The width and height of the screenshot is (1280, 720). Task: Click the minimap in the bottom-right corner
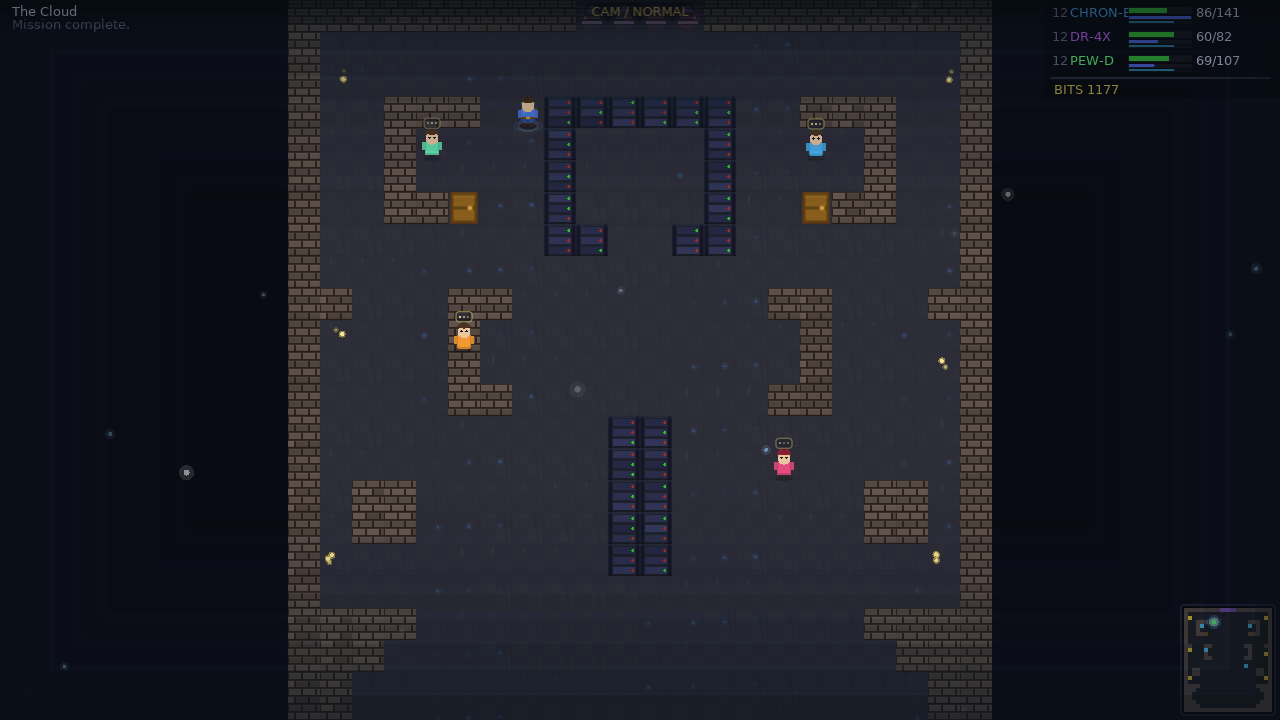coord(1227,659)
